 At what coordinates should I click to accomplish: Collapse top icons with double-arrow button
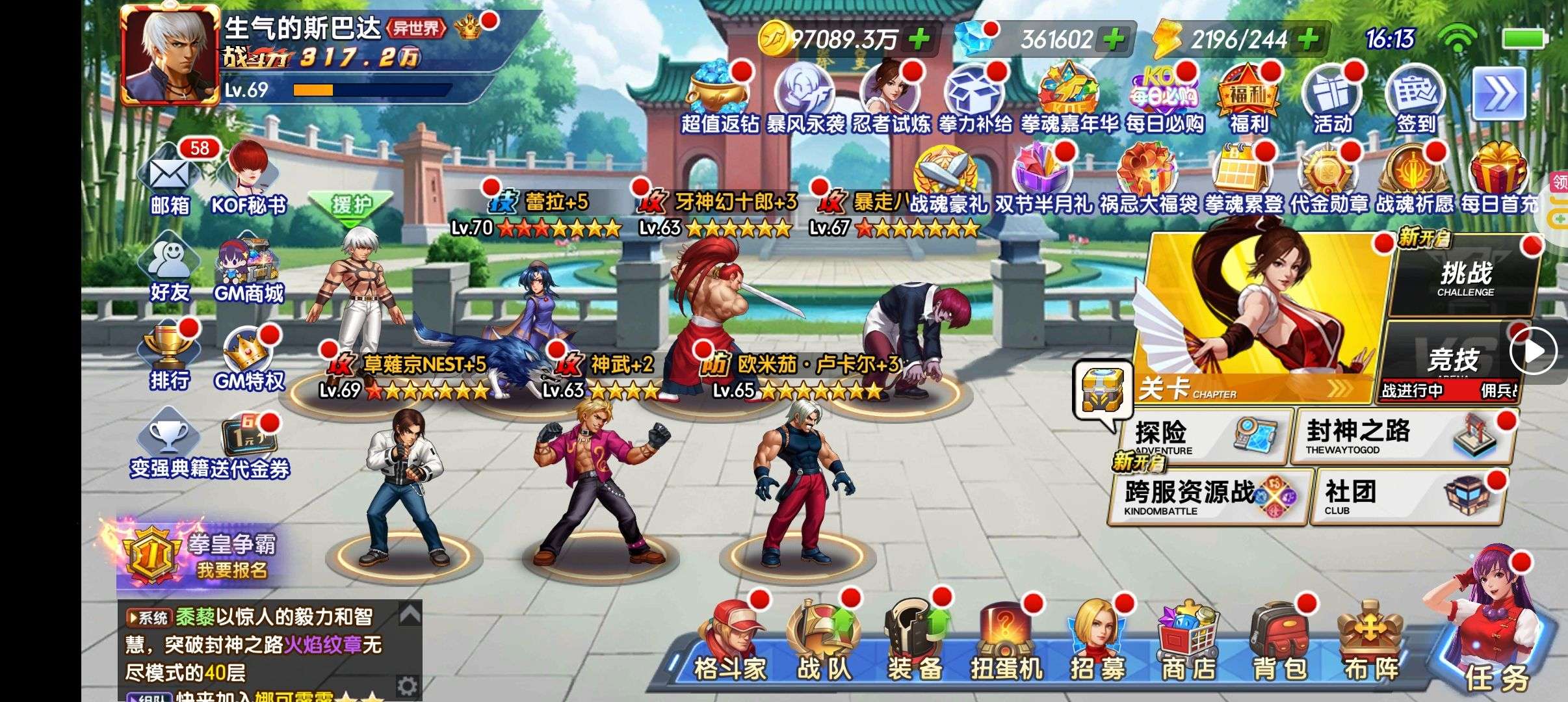(1498, 94)
